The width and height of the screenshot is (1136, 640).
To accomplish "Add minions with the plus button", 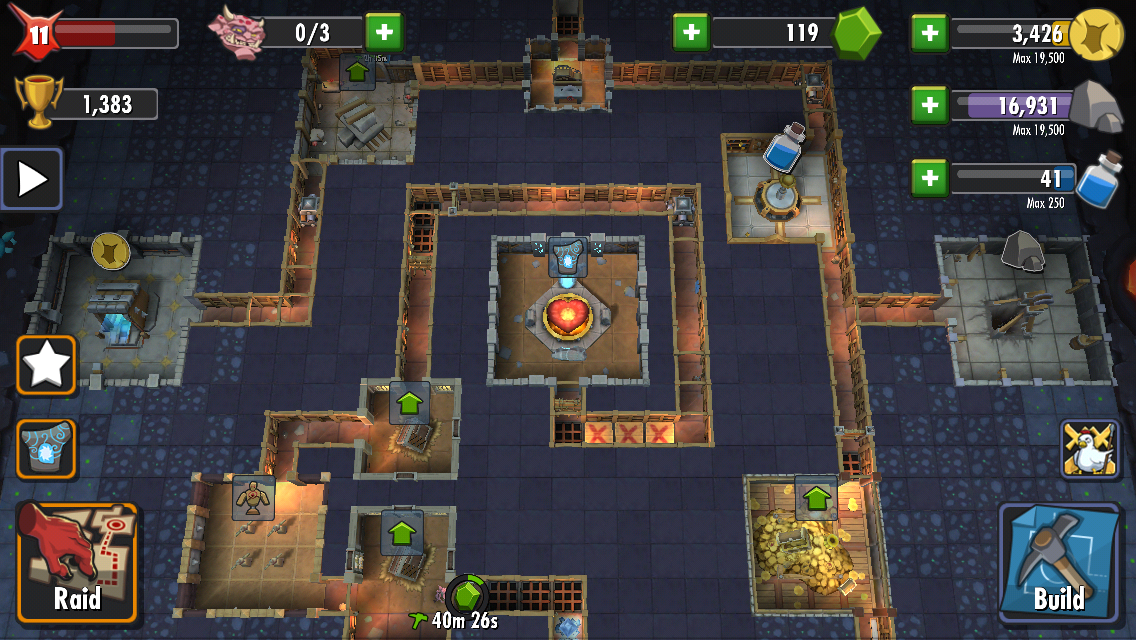I will click(383, 33).
